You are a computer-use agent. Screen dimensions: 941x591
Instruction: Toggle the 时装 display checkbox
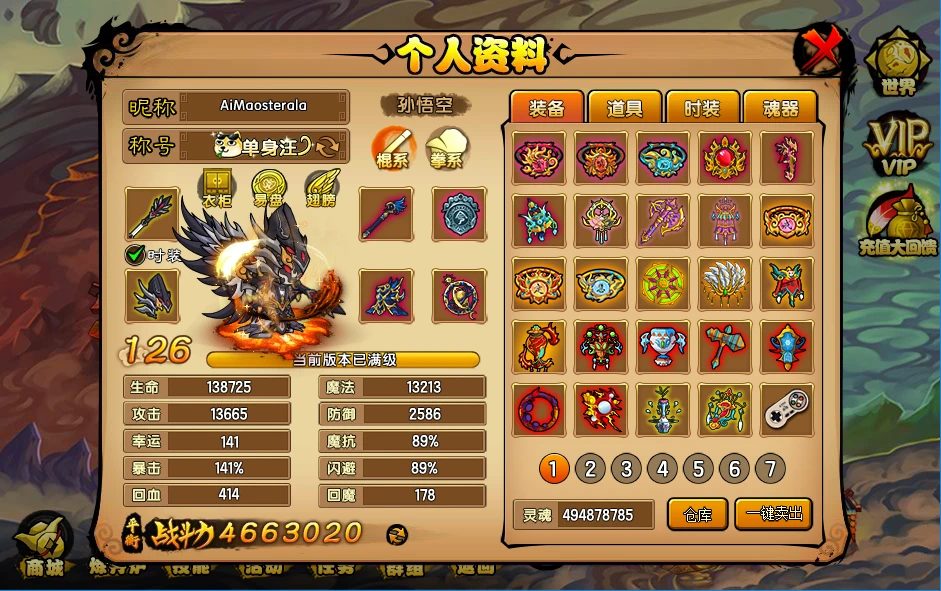(x=136, y=255)
